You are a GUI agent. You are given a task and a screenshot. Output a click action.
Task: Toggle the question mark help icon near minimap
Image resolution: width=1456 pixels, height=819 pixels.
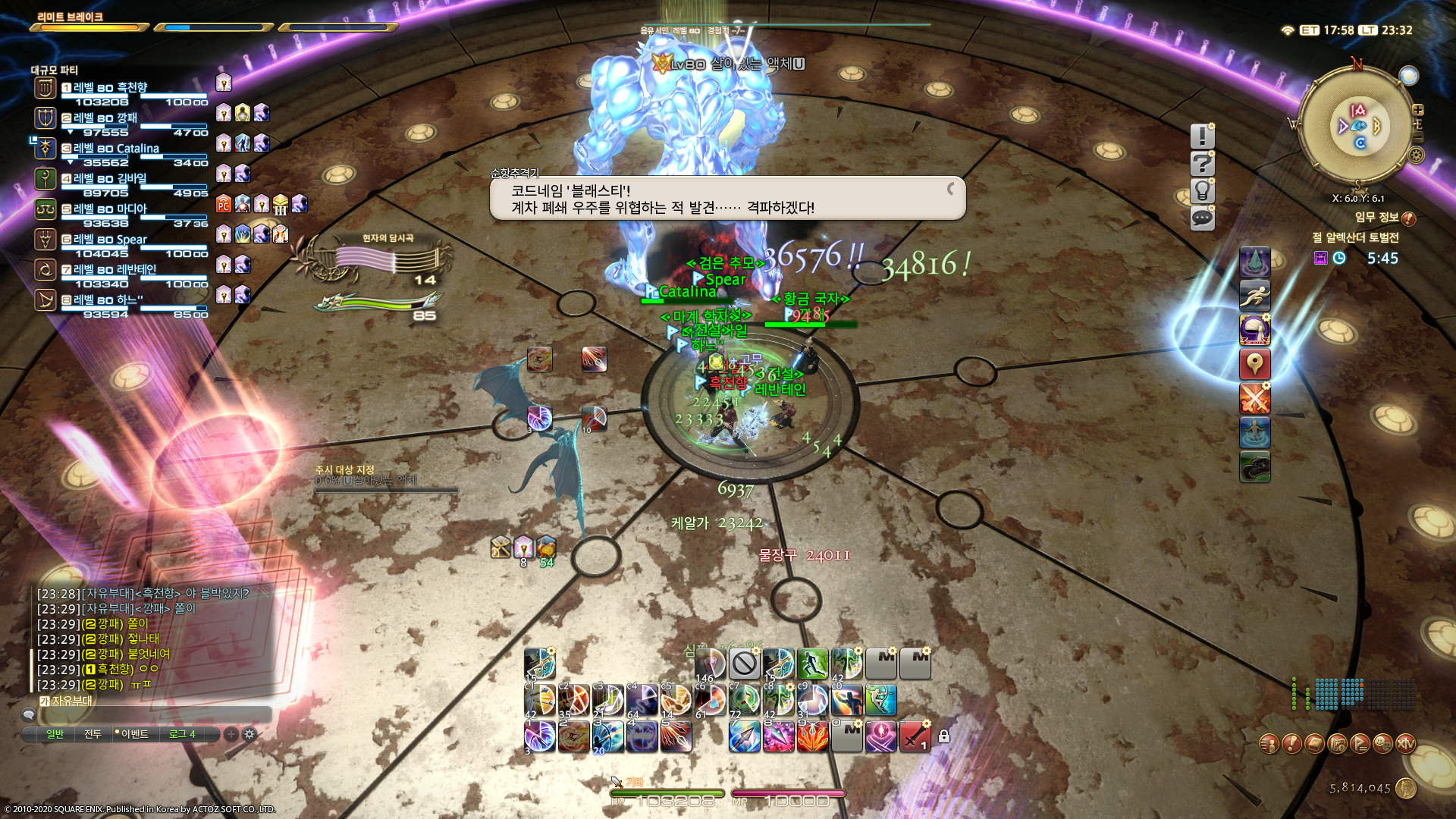(x=1203, y=165)
